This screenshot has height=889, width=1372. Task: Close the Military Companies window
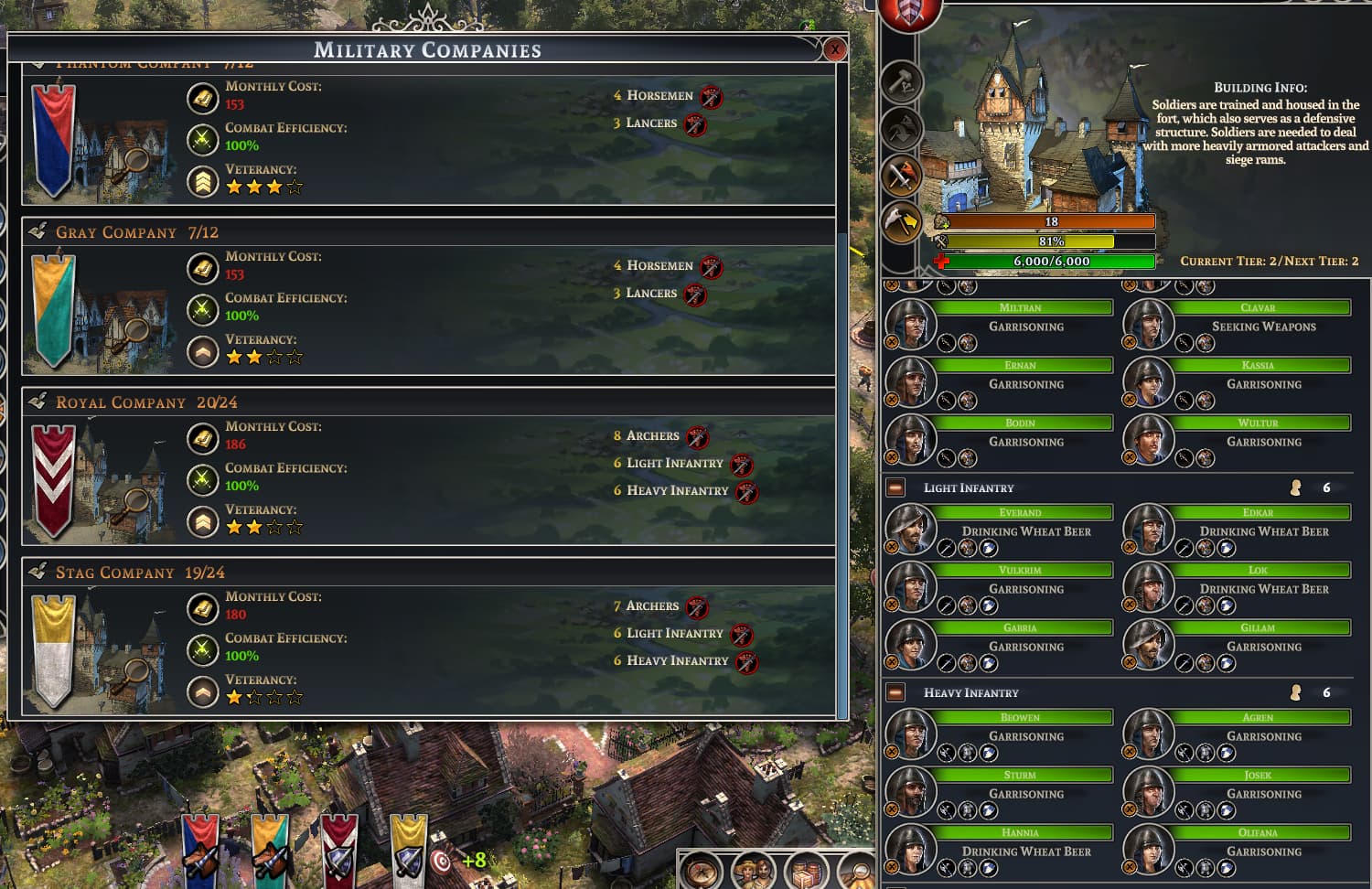(834, 49)
